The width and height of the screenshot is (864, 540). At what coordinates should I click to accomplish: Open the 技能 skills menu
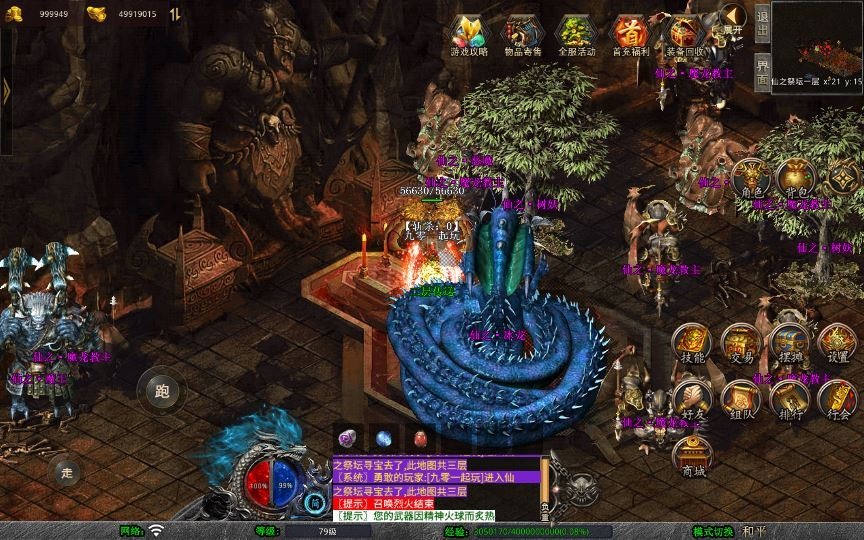(x=691, y=345)
